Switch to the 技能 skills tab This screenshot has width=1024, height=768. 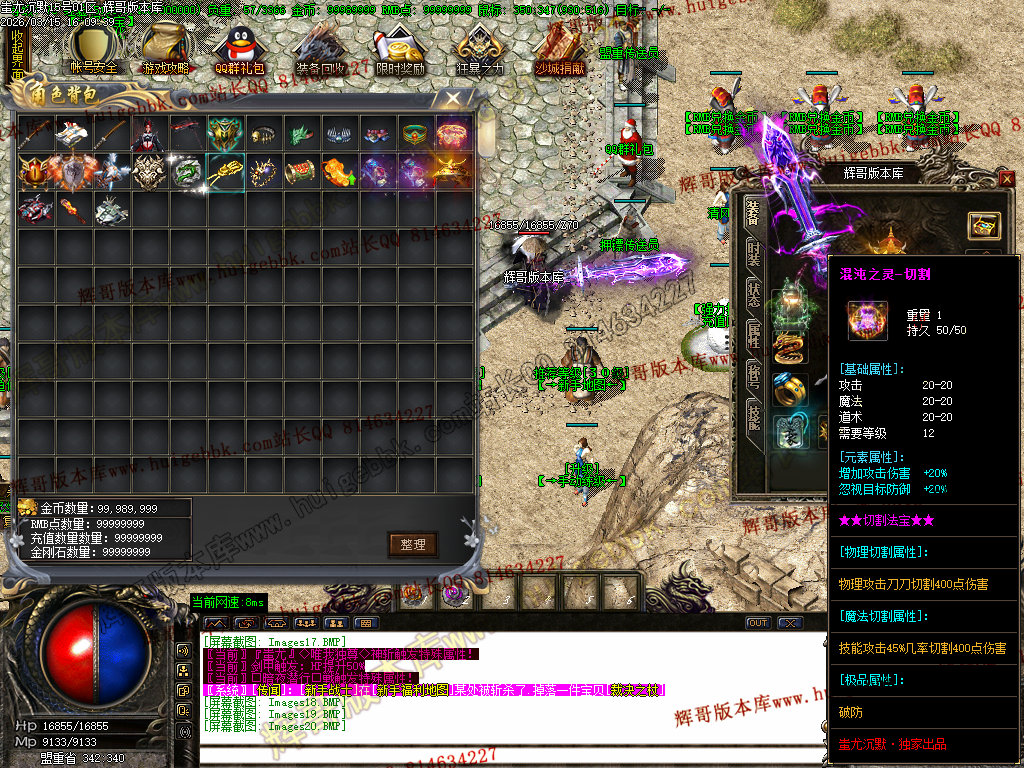click(754, 417)
